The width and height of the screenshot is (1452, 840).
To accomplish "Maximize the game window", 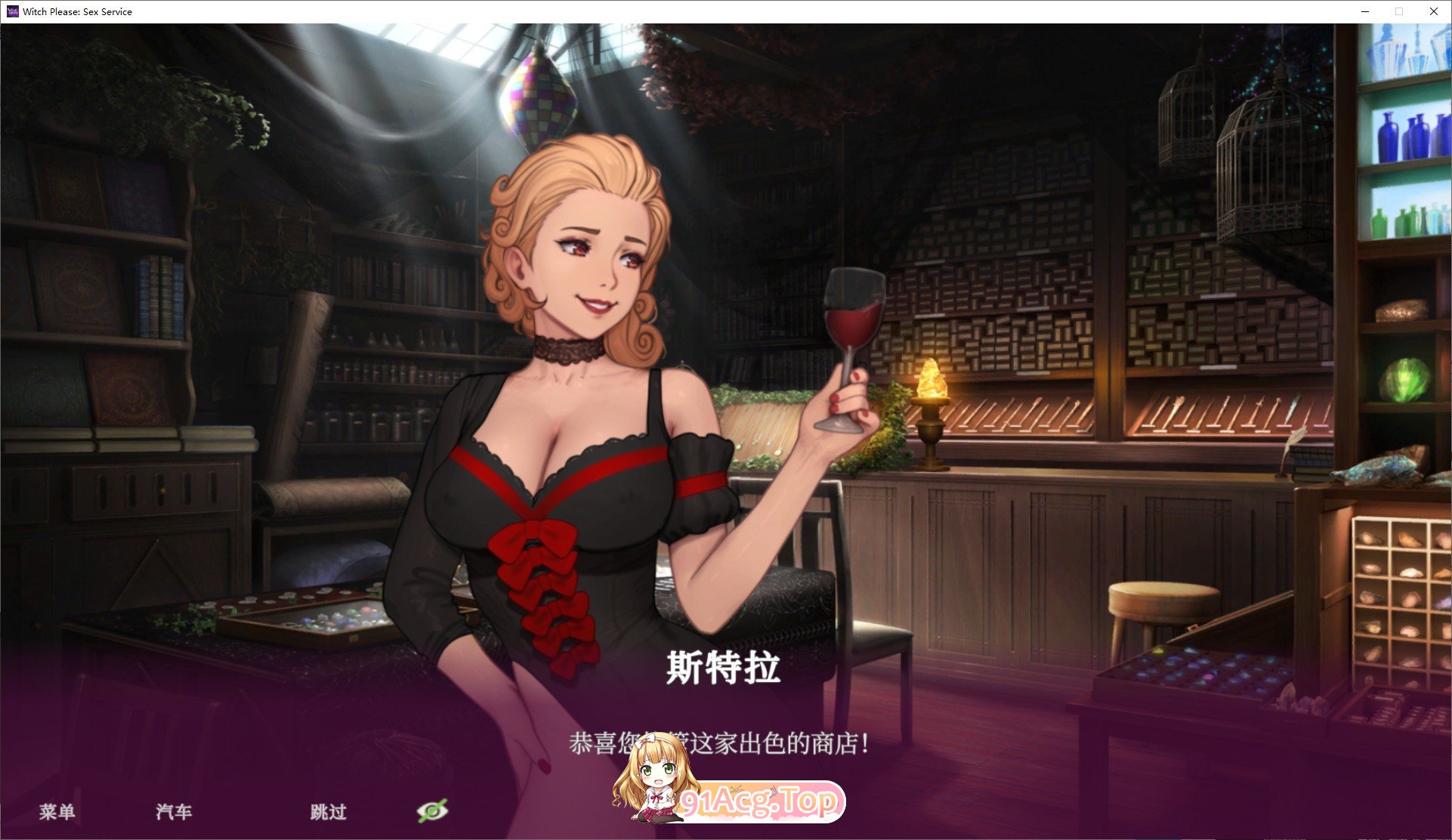I will tap(1398, 11).
